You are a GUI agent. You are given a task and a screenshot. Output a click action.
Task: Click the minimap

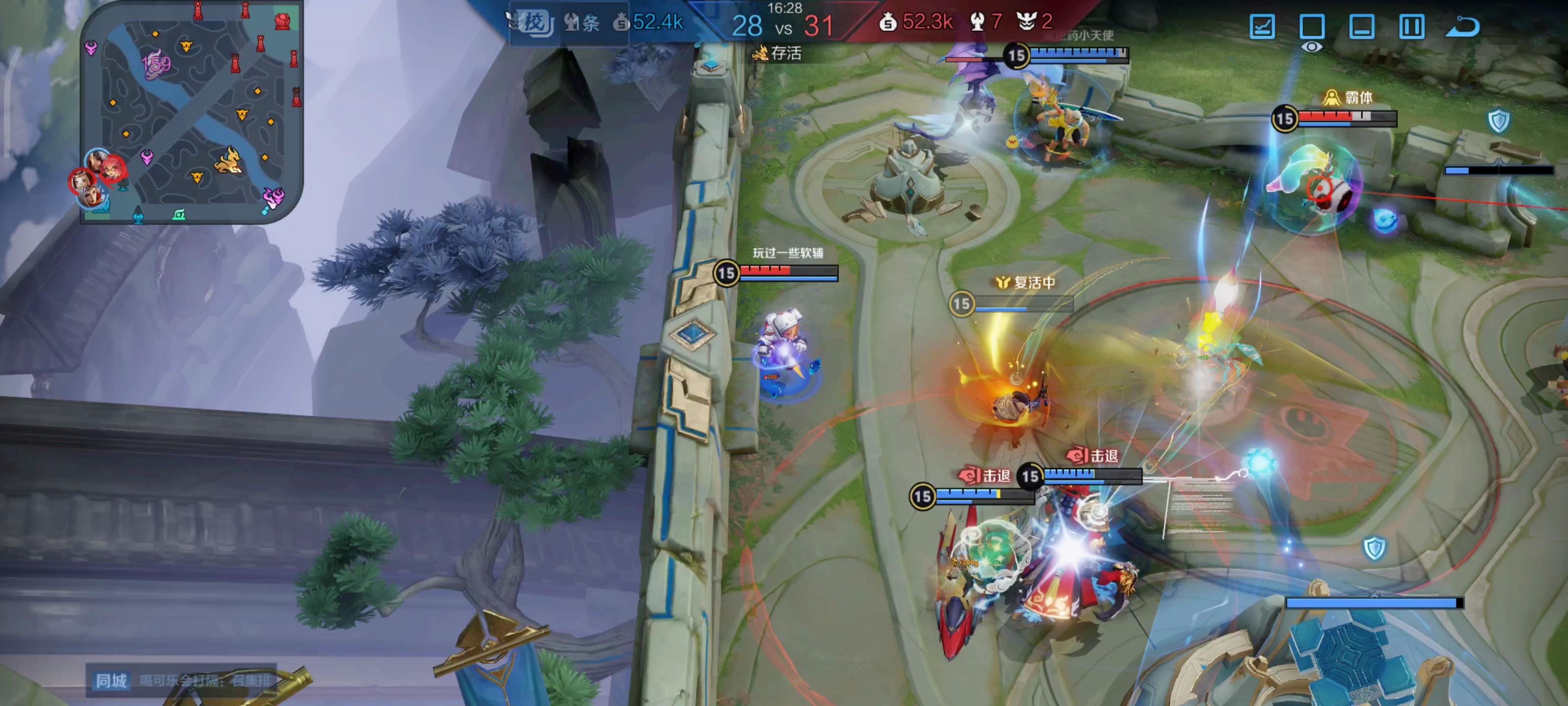[192, 113]
